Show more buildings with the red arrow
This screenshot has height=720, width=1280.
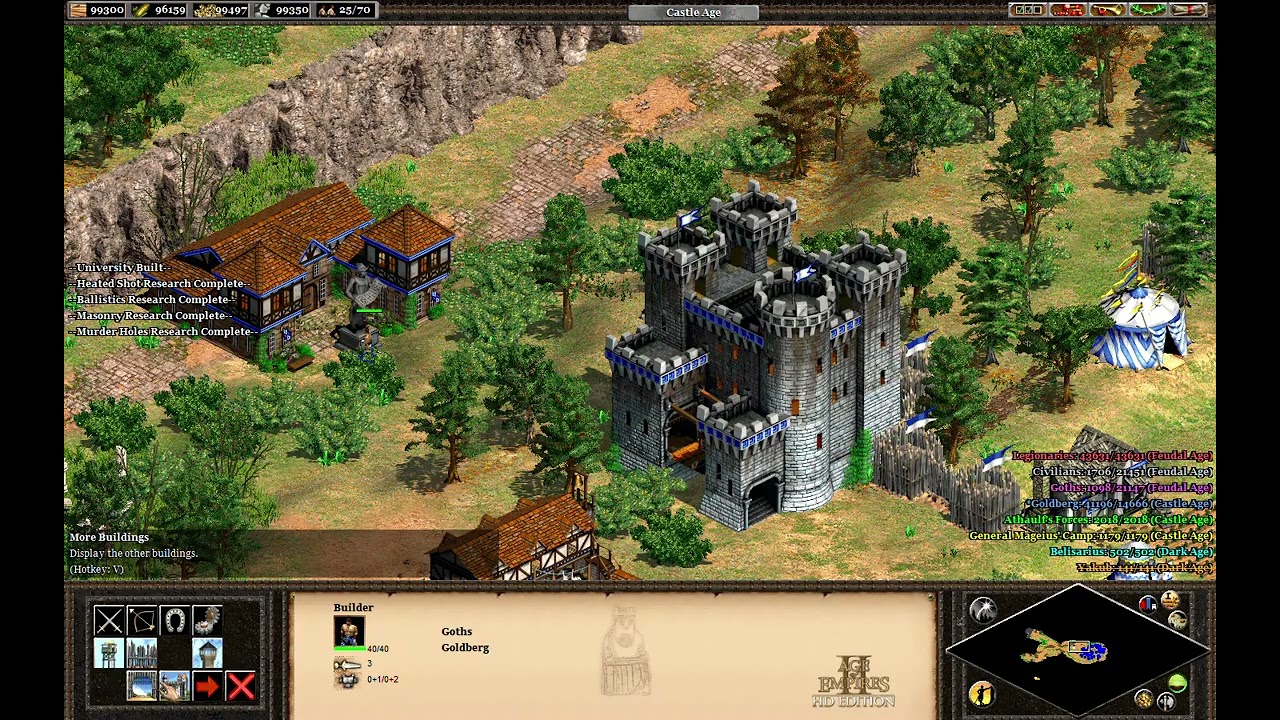coord(207,686)
